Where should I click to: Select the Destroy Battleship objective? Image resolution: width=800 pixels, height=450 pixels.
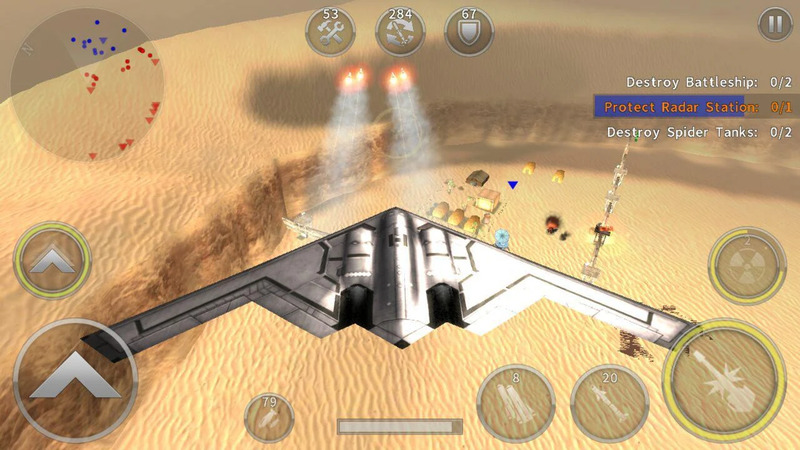coord(699,82)
